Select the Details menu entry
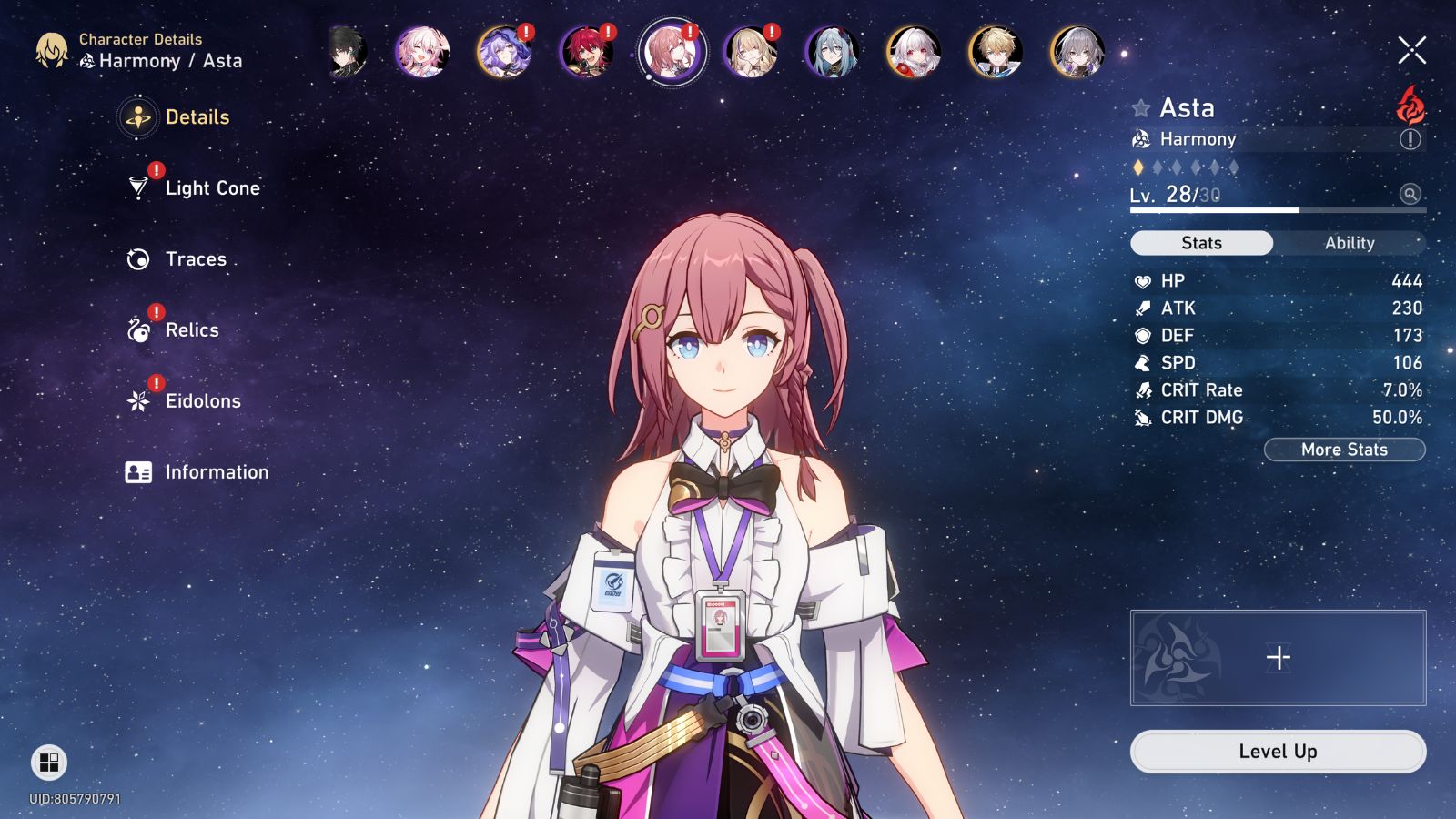This screenshot has width=1456, height=819. pyautogui.click(x=196, y=117)
